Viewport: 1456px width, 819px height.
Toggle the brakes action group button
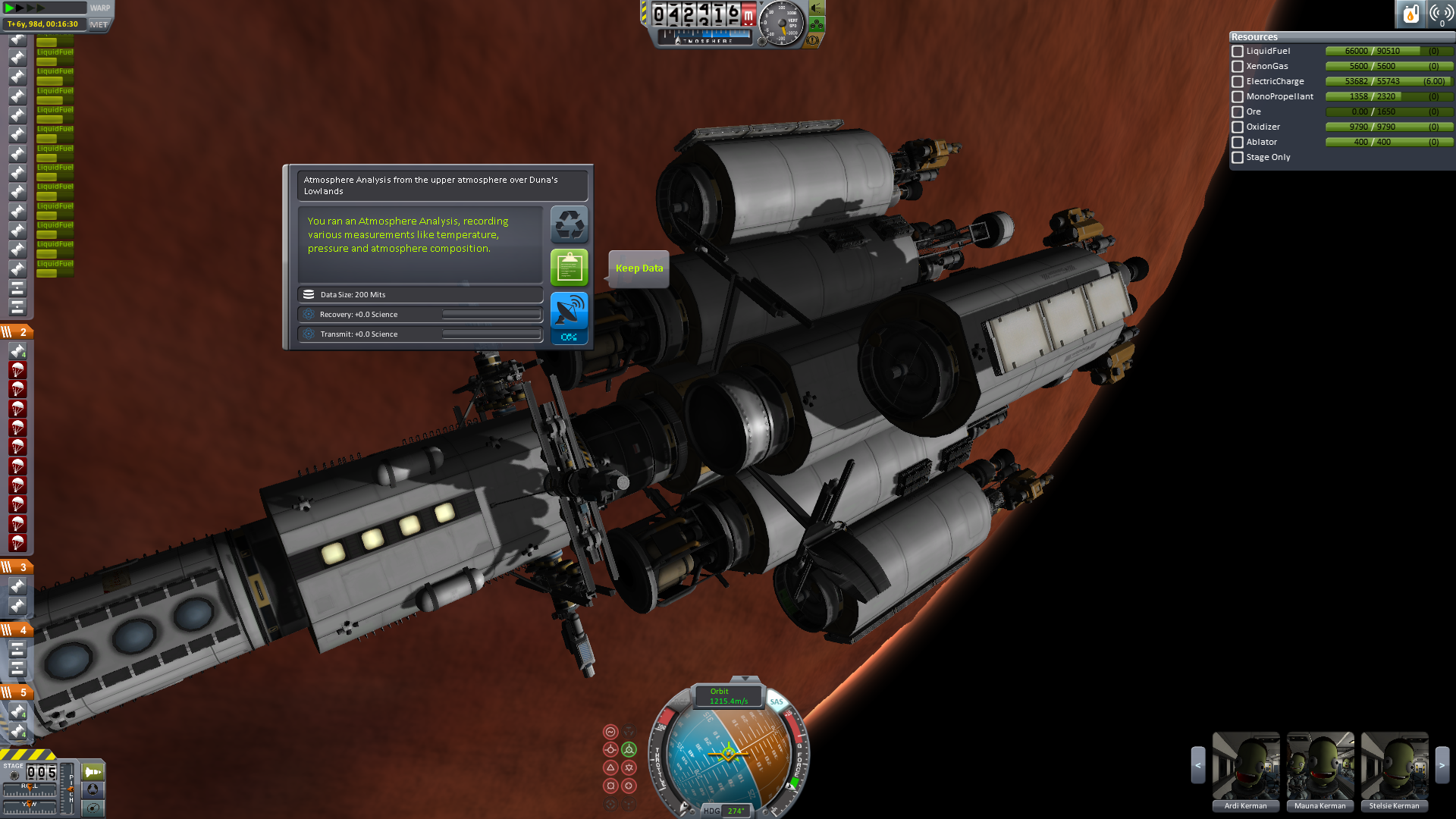tap(811, 40)
